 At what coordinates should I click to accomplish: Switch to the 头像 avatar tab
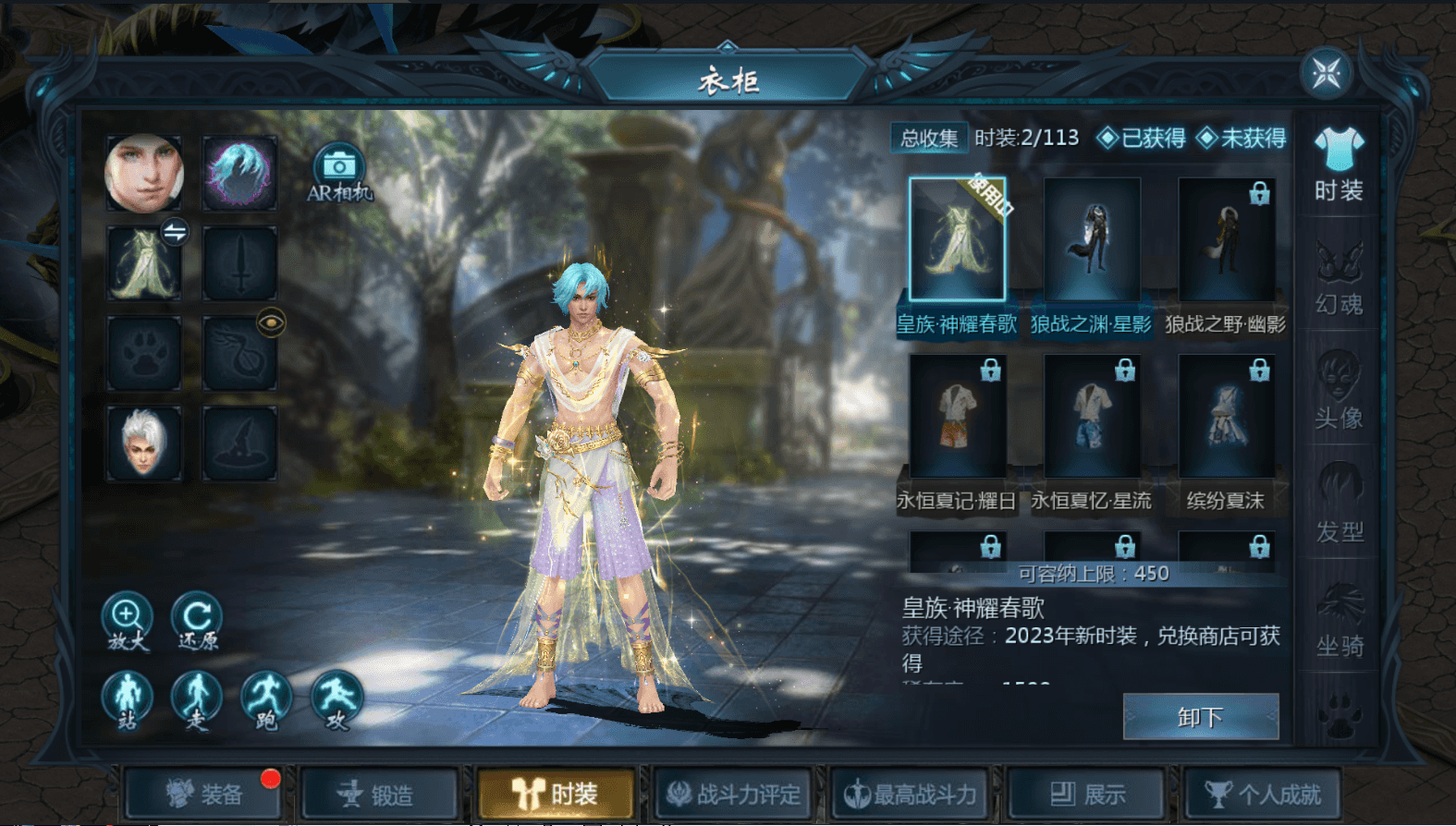point(1339,392)
